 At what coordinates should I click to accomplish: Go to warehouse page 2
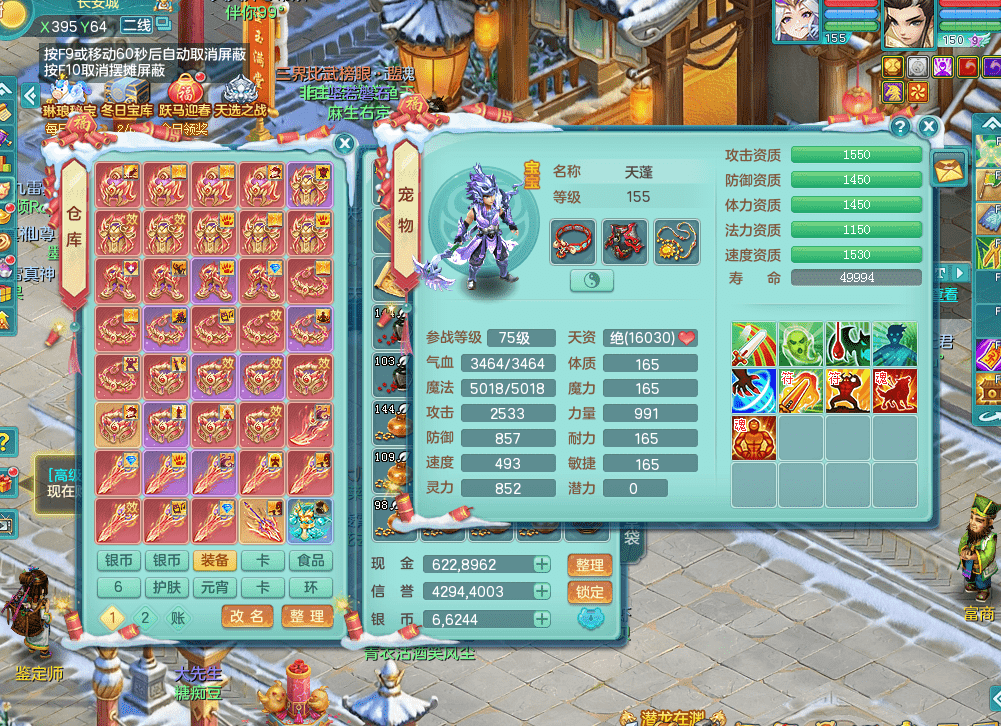coord(145,618)
